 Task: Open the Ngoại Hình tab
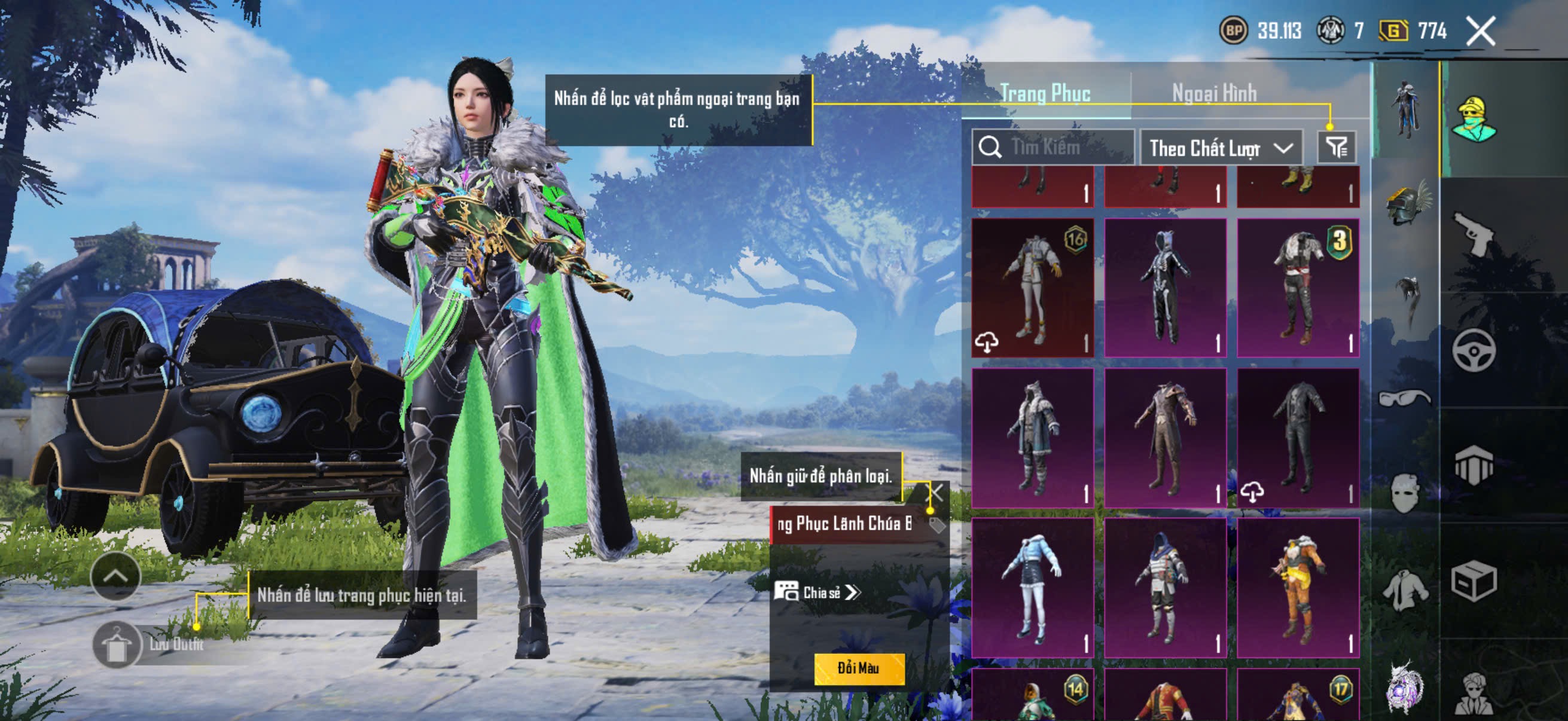[1214, 93]
